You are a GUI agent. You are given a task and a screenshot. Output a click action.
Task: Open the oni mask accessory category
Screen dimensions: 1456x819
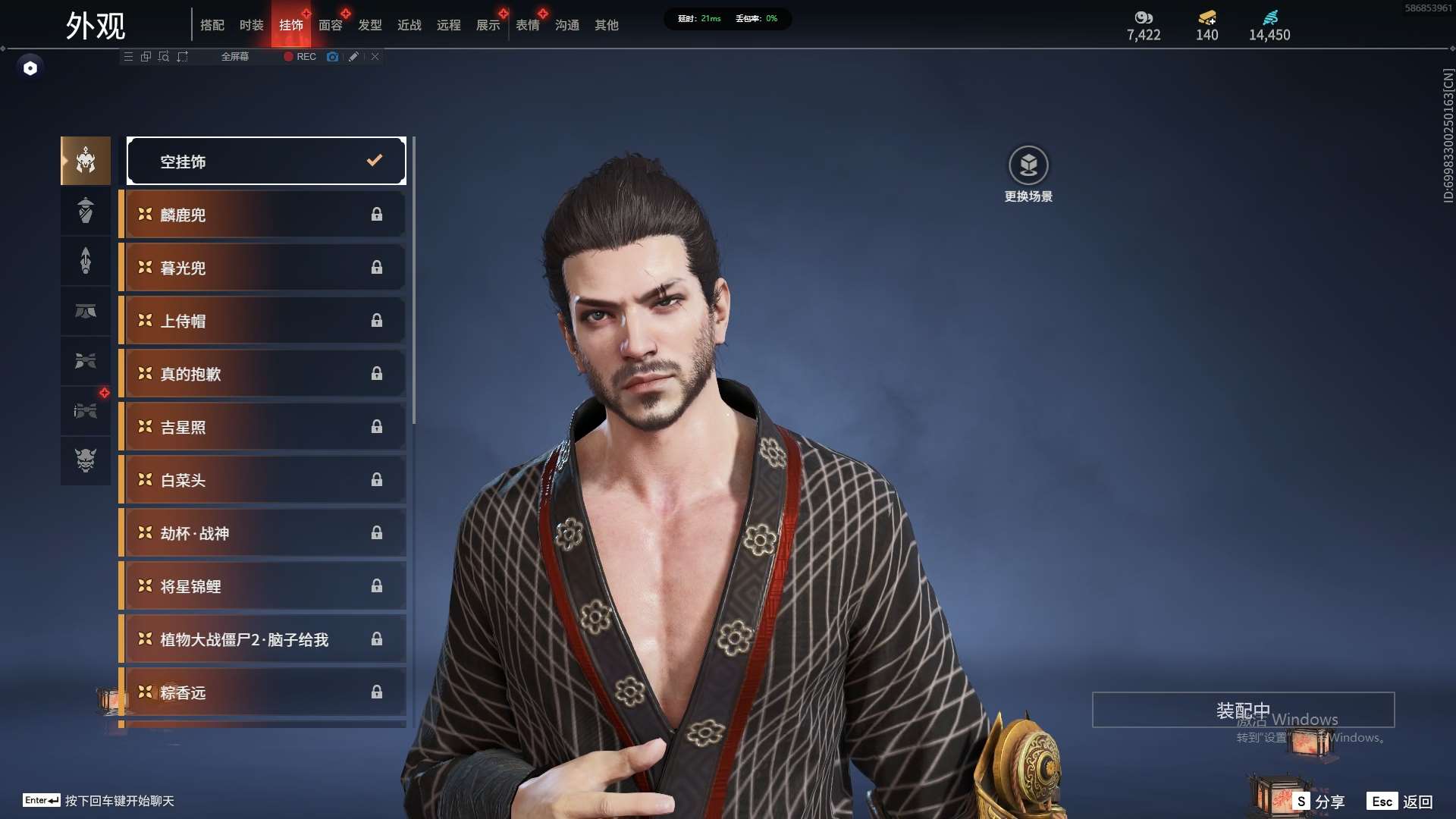pyautogui.click(x=86, y=460)
